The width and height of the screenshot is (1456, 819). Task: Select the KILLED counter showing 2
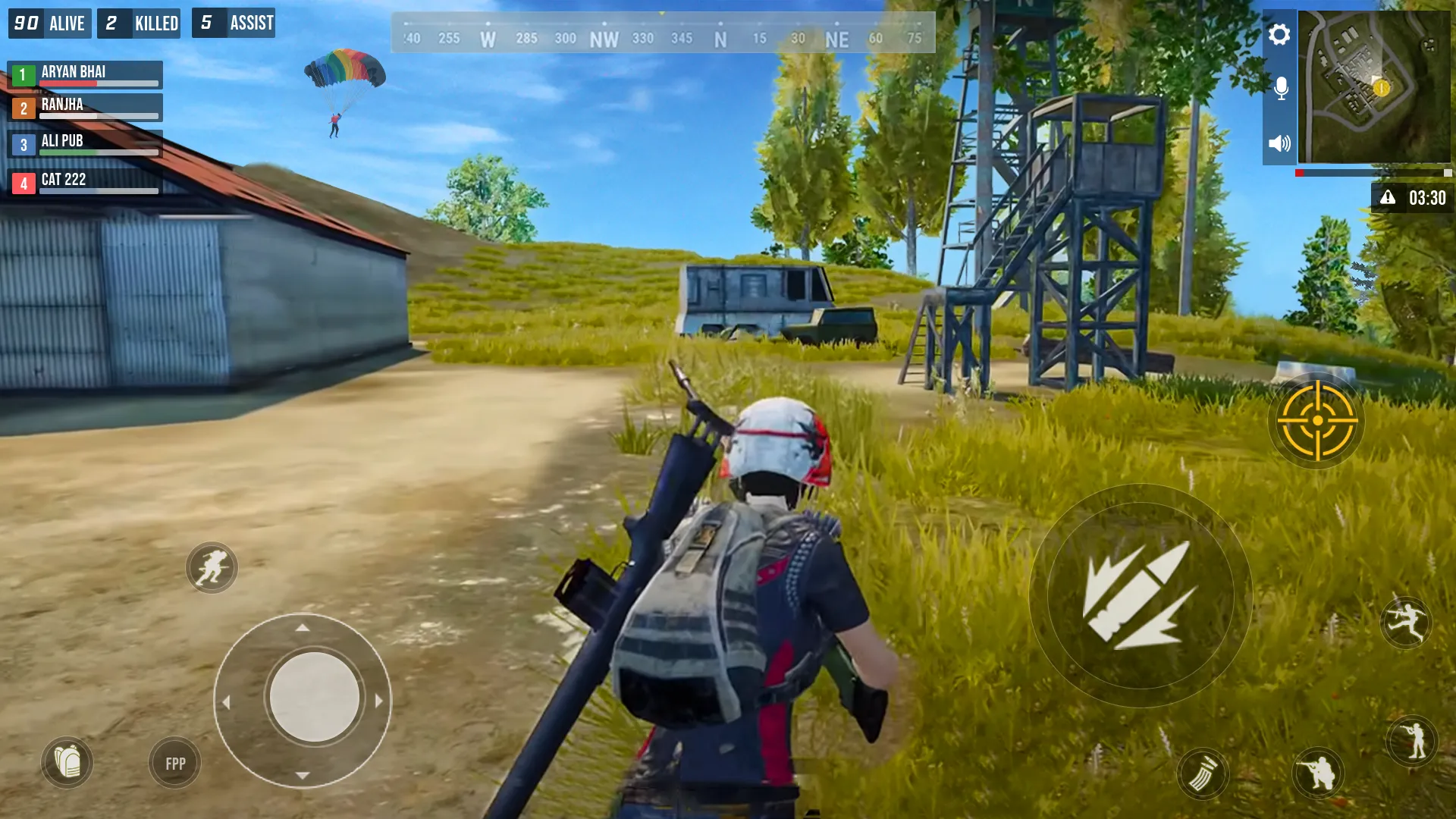[139, 23]
